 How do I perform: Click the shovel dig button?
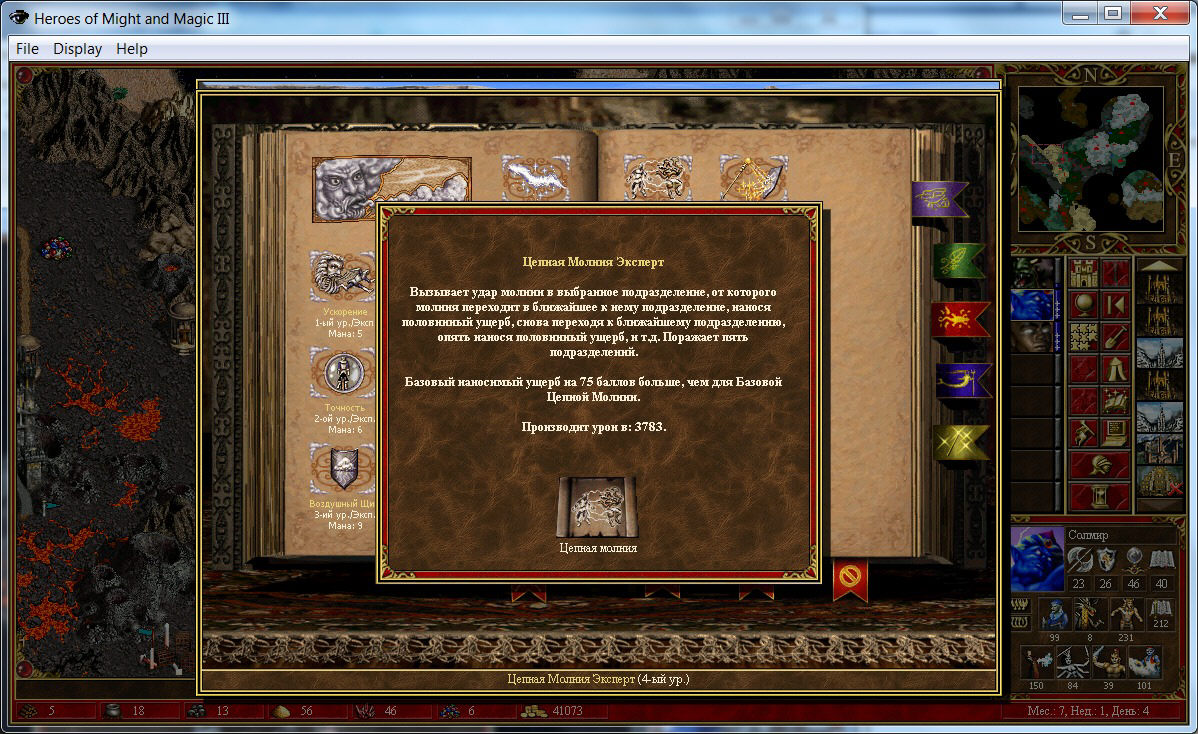pyautogui.click(x=1116, y=337)
